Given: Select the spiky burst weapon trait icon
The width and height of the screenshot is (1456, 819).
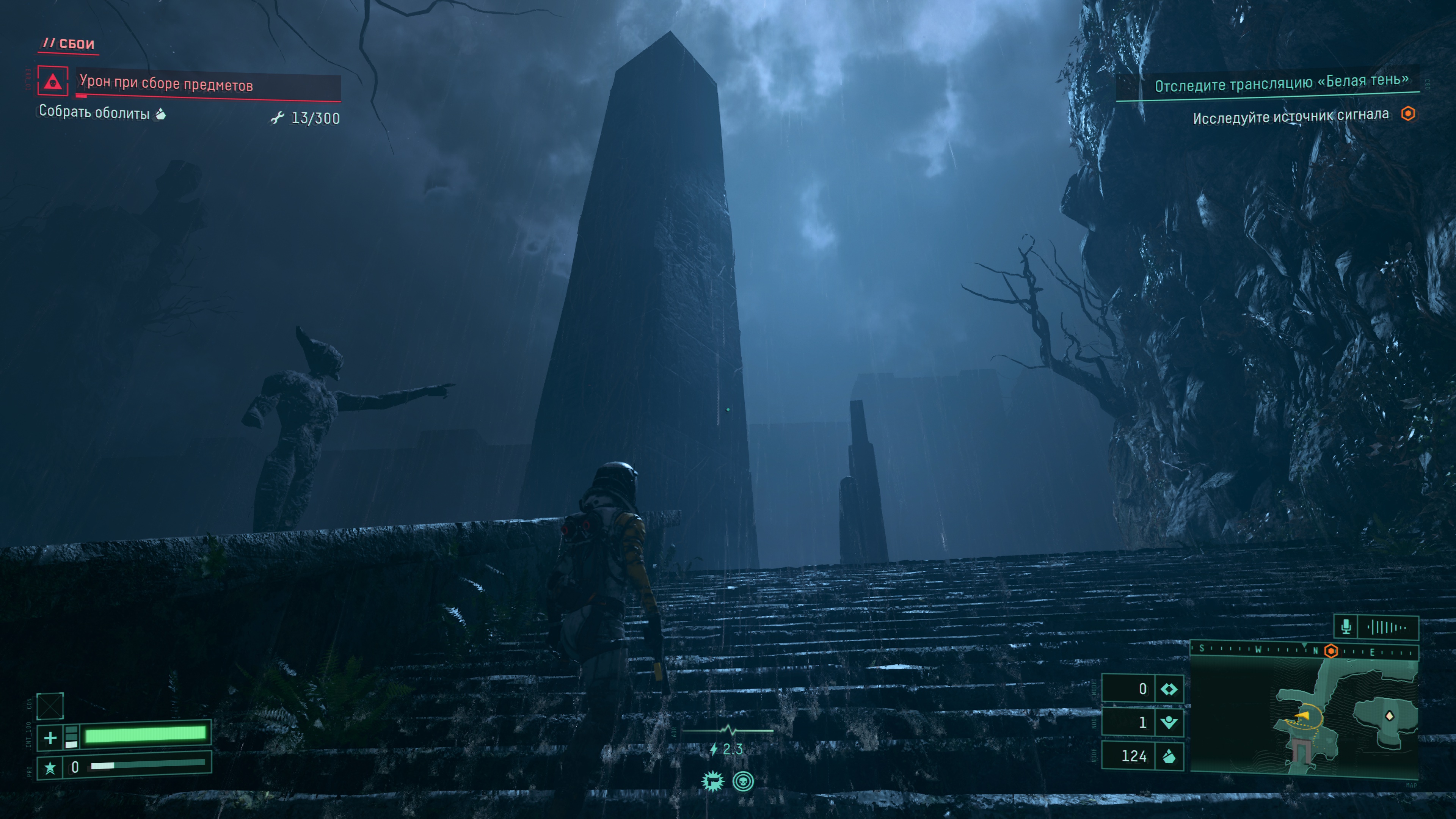Looking at the screenshot, I should (x=712, y=782).
